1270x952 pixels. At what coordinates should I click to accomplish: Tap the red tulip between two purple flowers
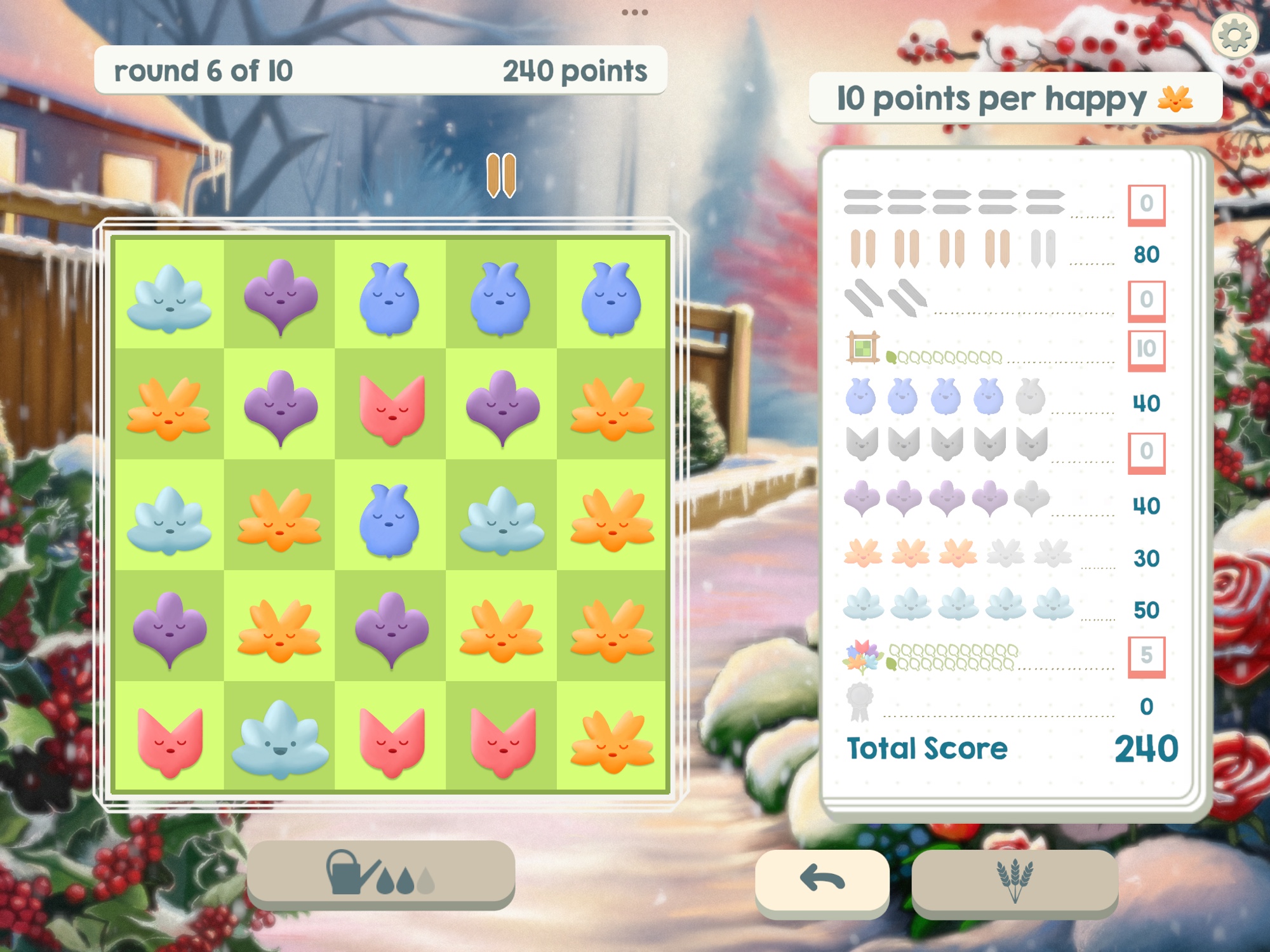pyautogui.click(x=391, y=407)
